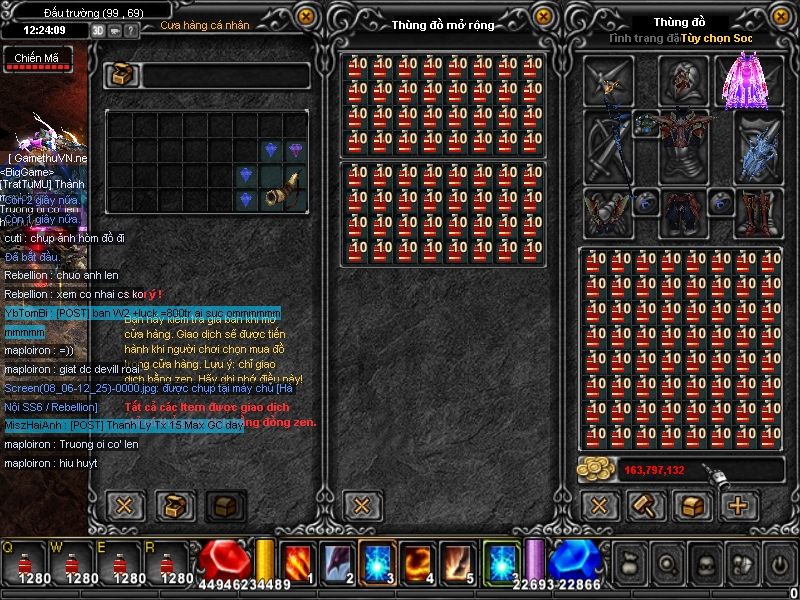Select the equipped helmet slot
Viewport: 800px width, 600px height.
tap(685, 80)
